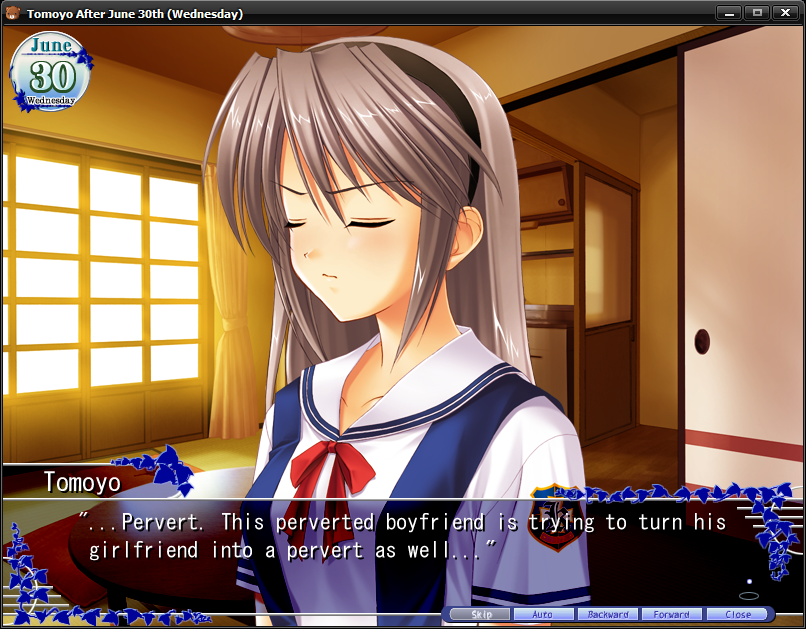Image resolution: width=806 pixels, height=629 pixels.
Task: Go Backward to previous dialogue
Action: [608, 614]
